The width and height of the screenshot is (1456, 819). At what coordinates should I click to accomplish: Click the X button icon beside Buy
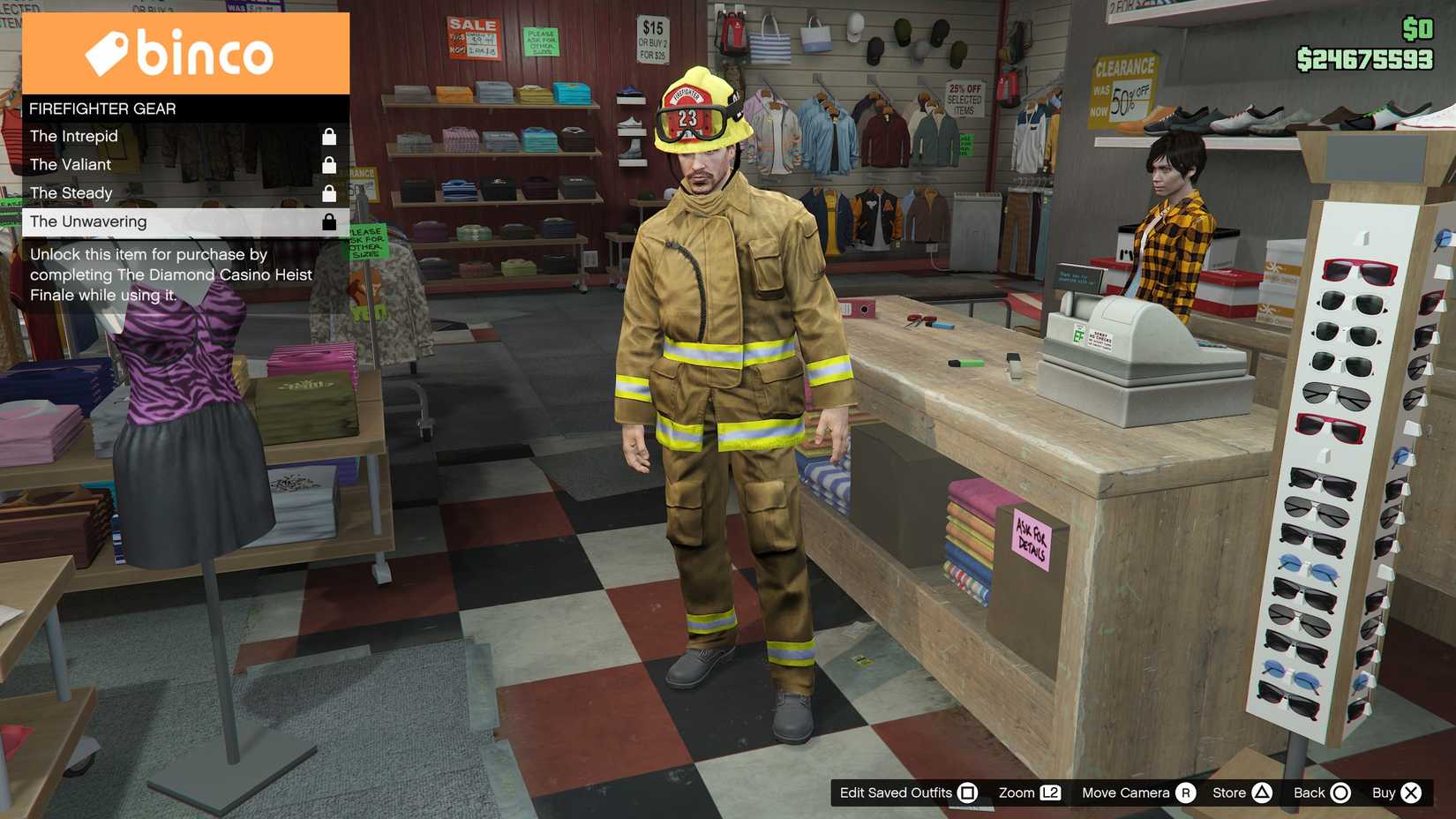(x=1413, y=793)
